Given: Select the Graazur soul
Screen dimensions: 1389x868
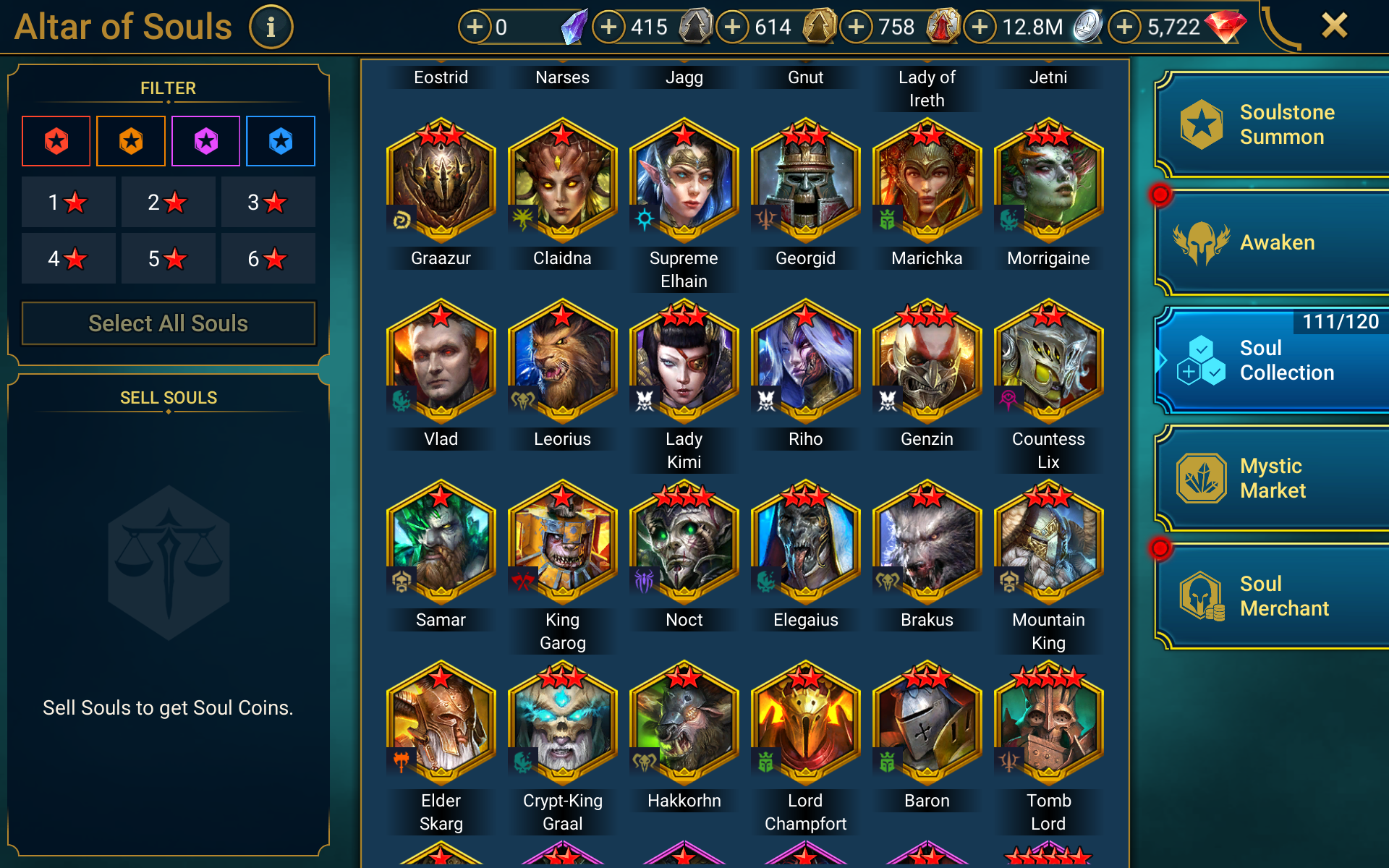Looking at the screenshot, I should (441, 182).
